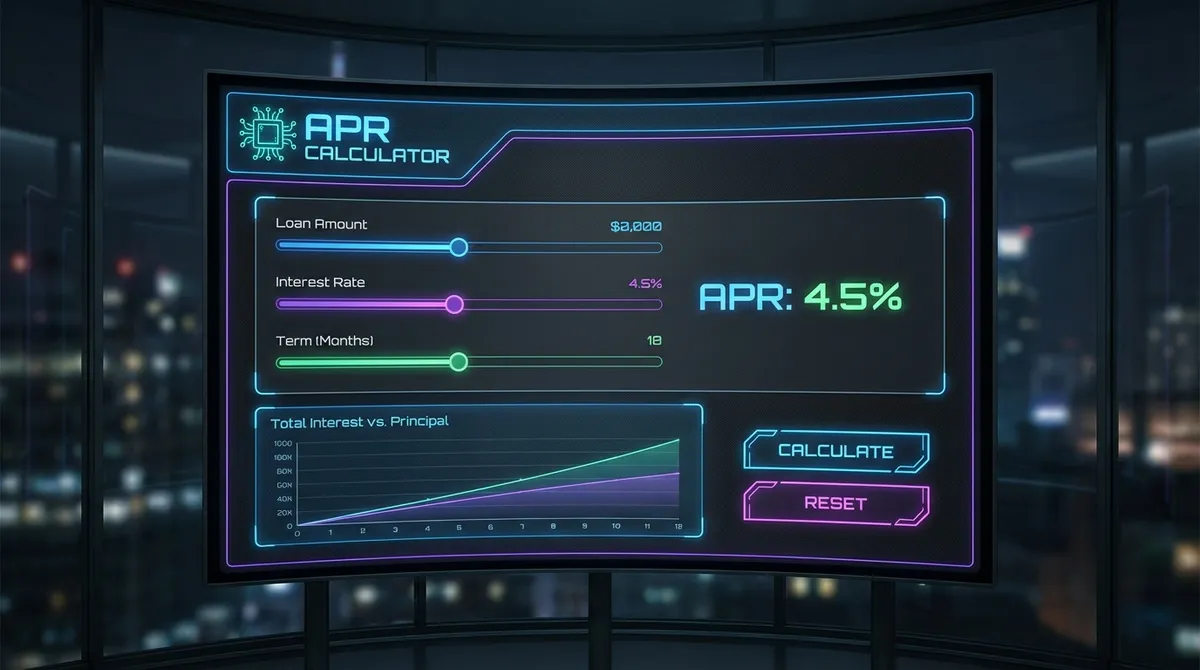
Task: Click the Total Interest vs. Principal chart
Action: [480, 480]
